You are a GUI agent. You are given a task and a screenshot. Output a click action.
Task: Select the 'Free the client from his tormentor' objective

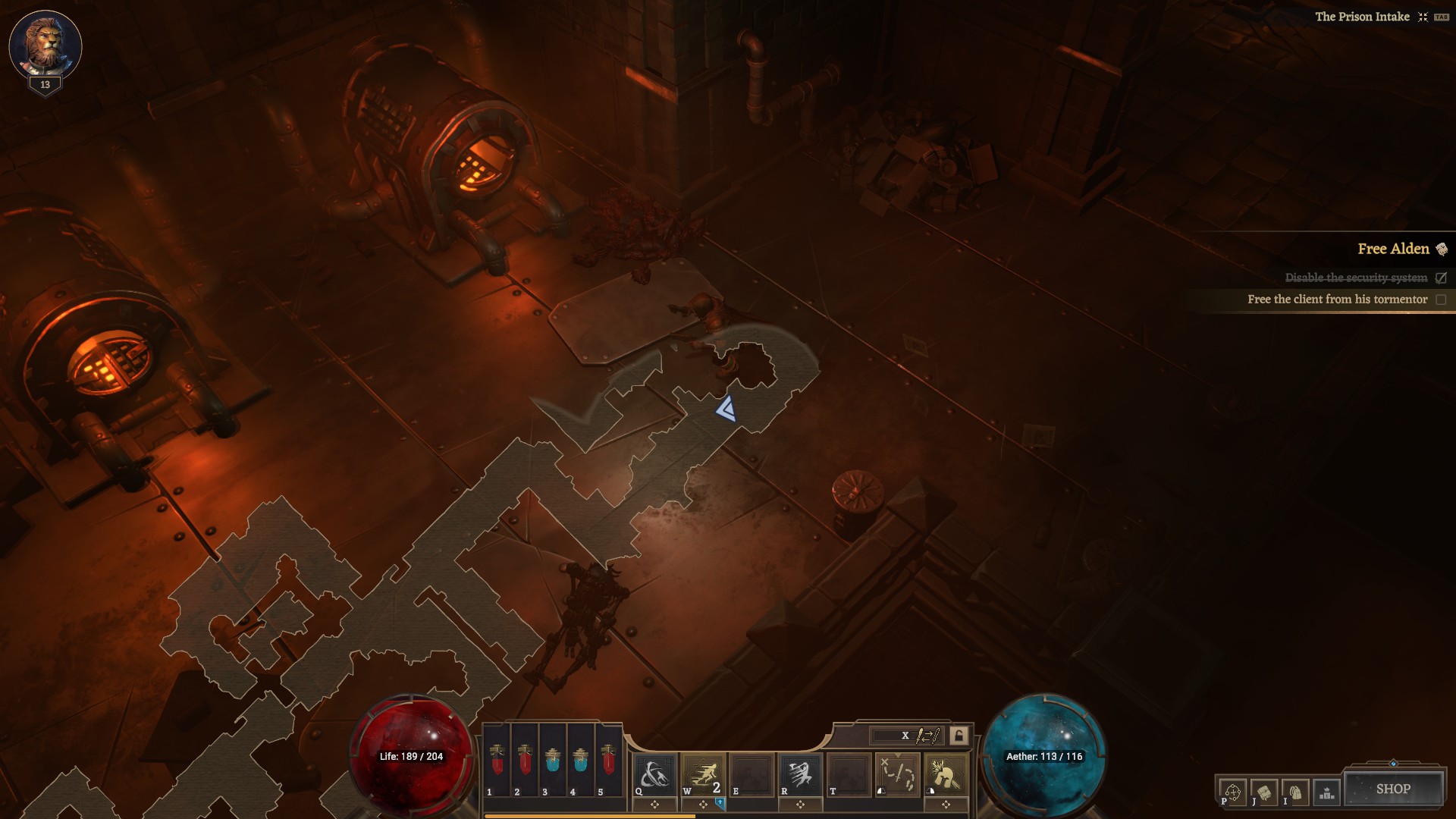click(x=1337, y=300)
